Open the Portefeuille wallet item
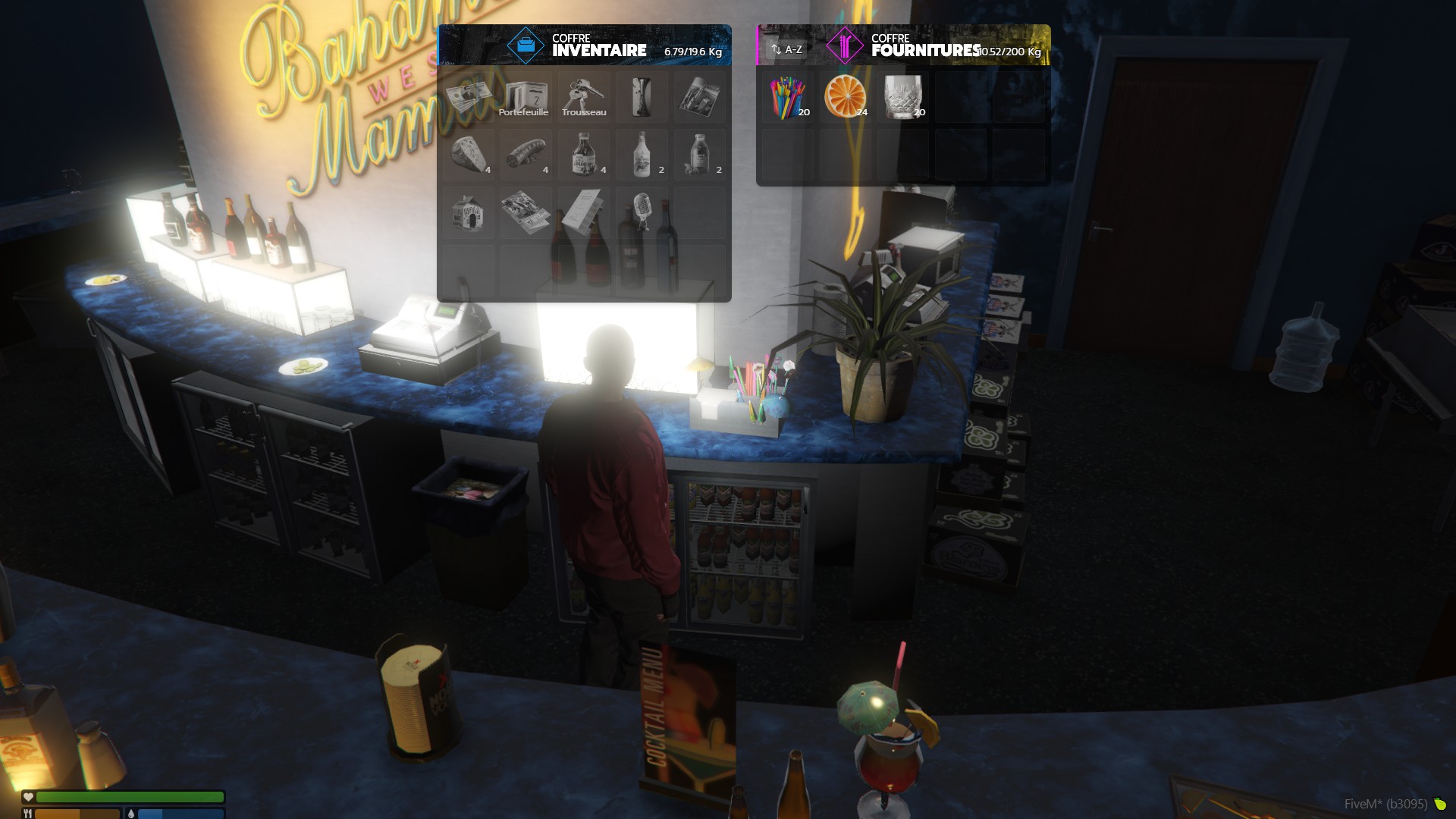1456x819 pixels. pos(526,97)
